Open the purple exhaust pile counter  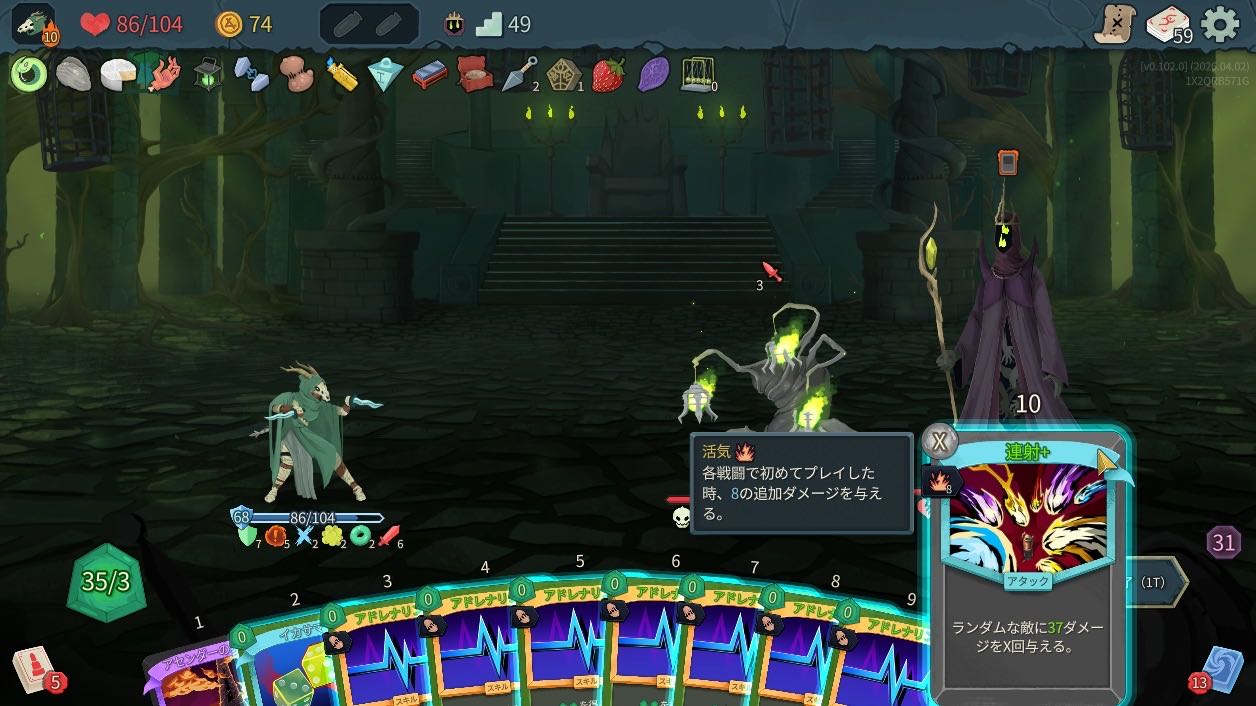1224,542
